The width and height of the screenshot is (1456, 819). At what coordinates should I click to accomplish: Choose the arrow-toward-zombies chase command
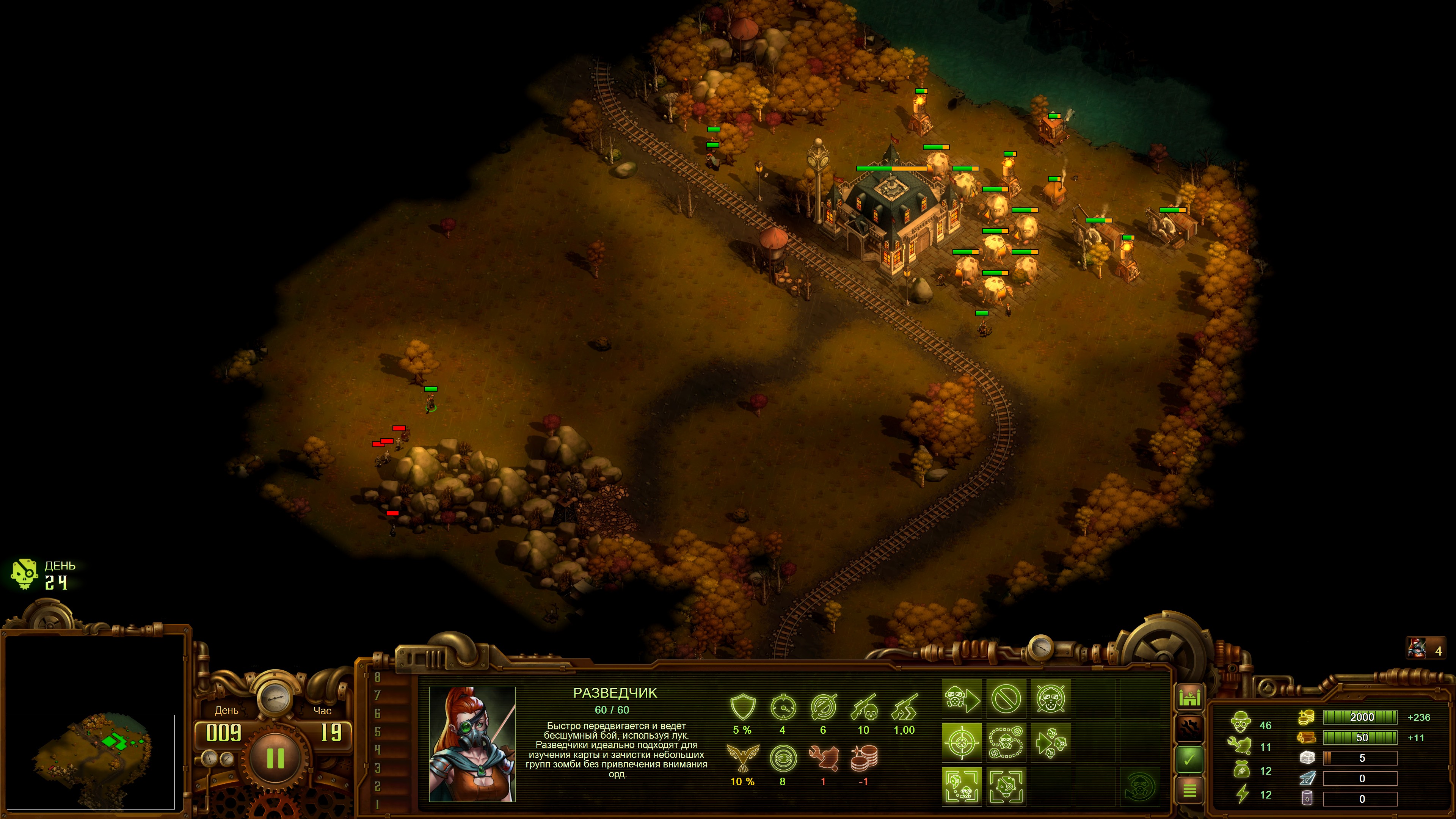point(1051,743)
